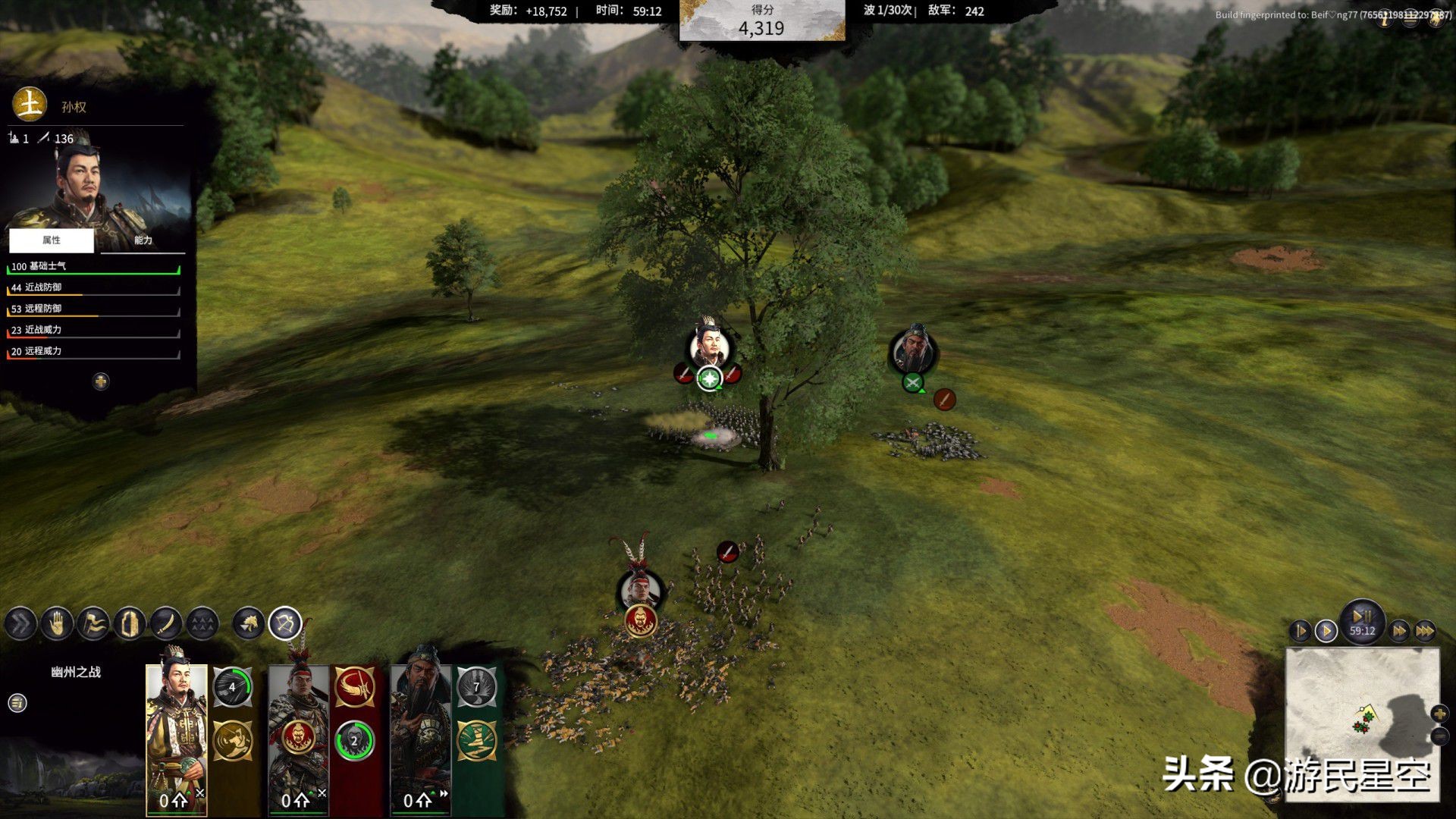Open the formations button with arrow grid
Image resolution: width=1456 pixels, height=819 pixels.
click(202, 624)
